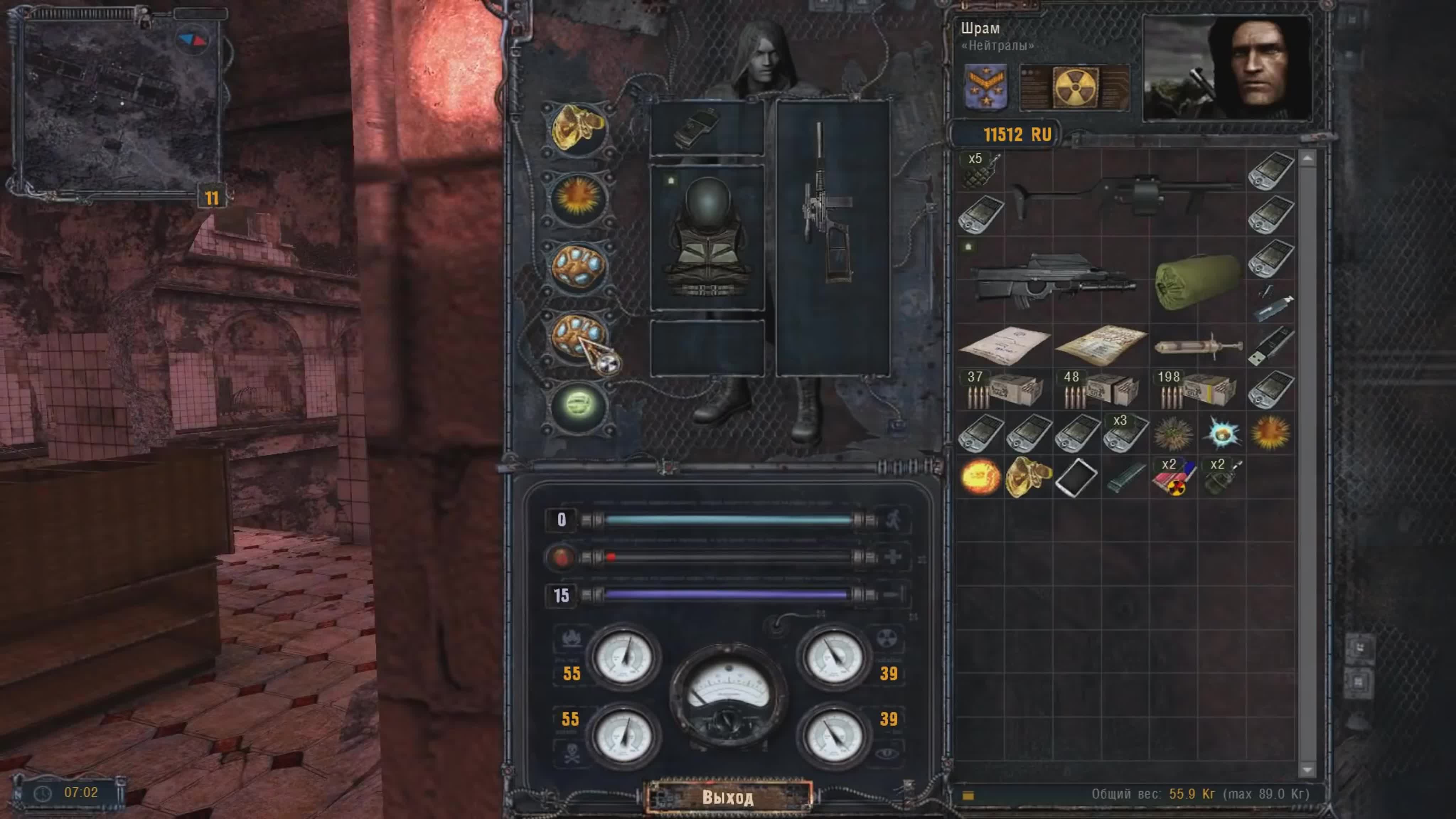
Task: Click the Neutrals faction rank emblem
Action: pos(986,86)
